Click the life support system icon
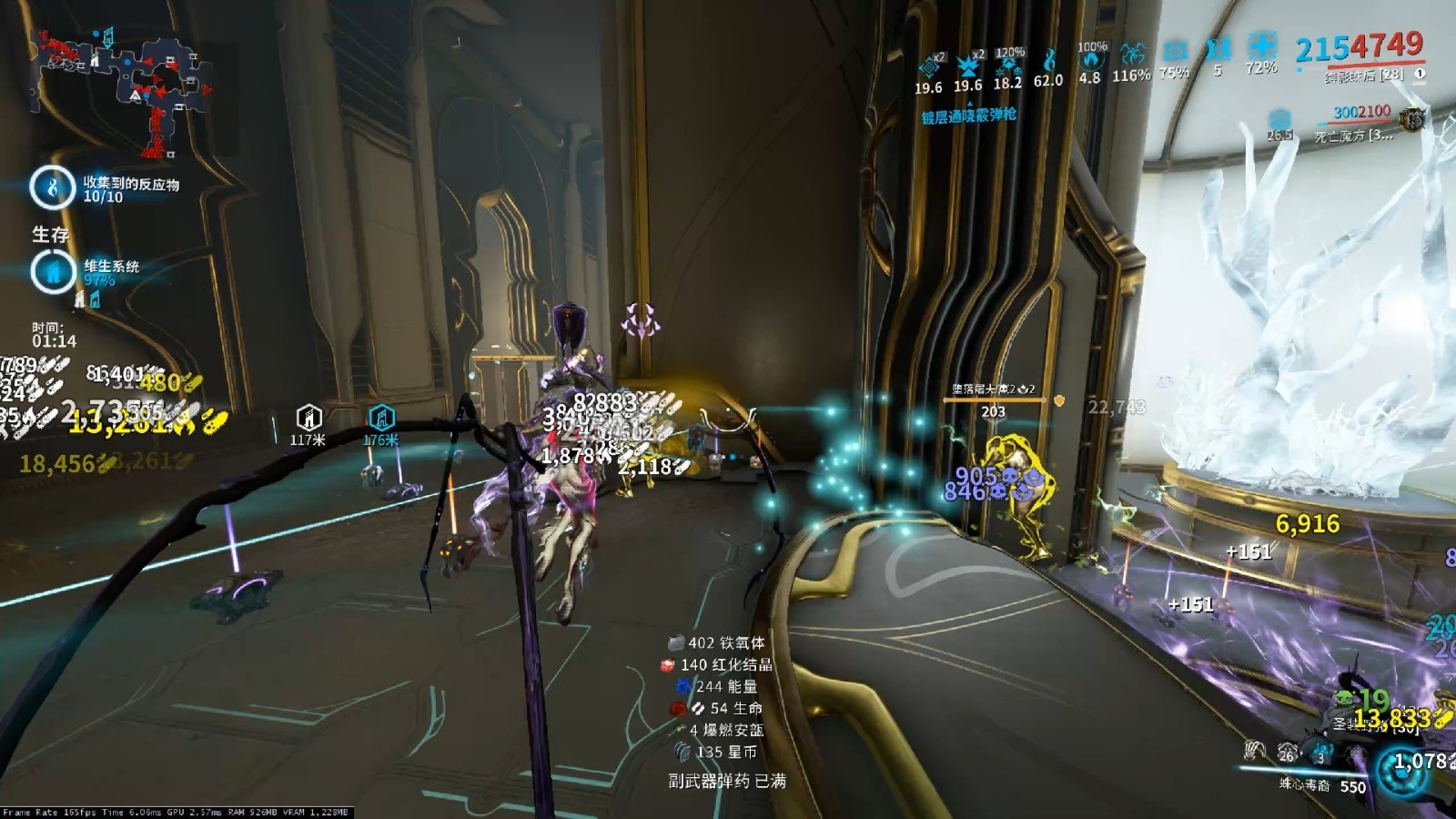 click(x=52, y=270)
